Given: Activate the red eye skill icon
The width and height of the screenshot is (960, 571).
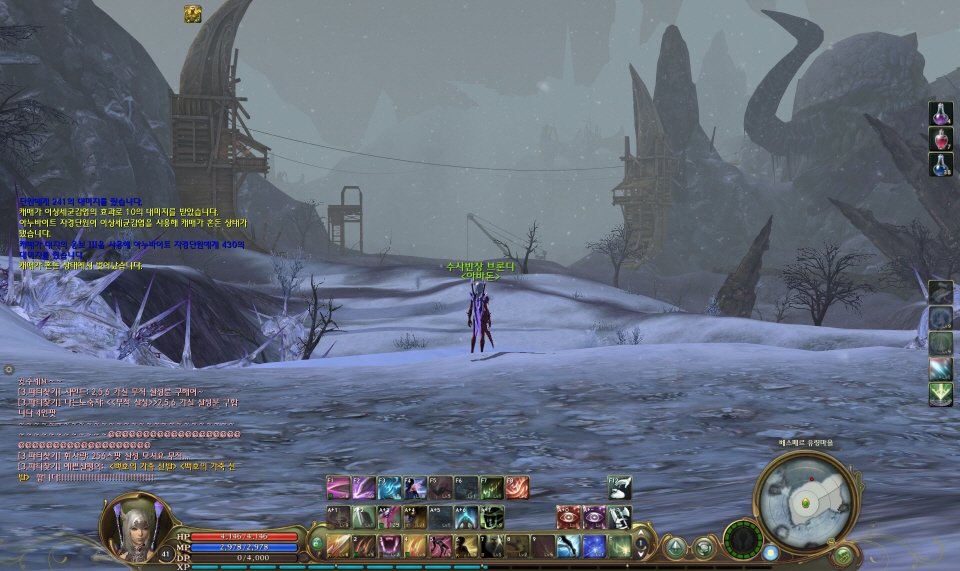Looking at the screenshot, I should point(569,517).
